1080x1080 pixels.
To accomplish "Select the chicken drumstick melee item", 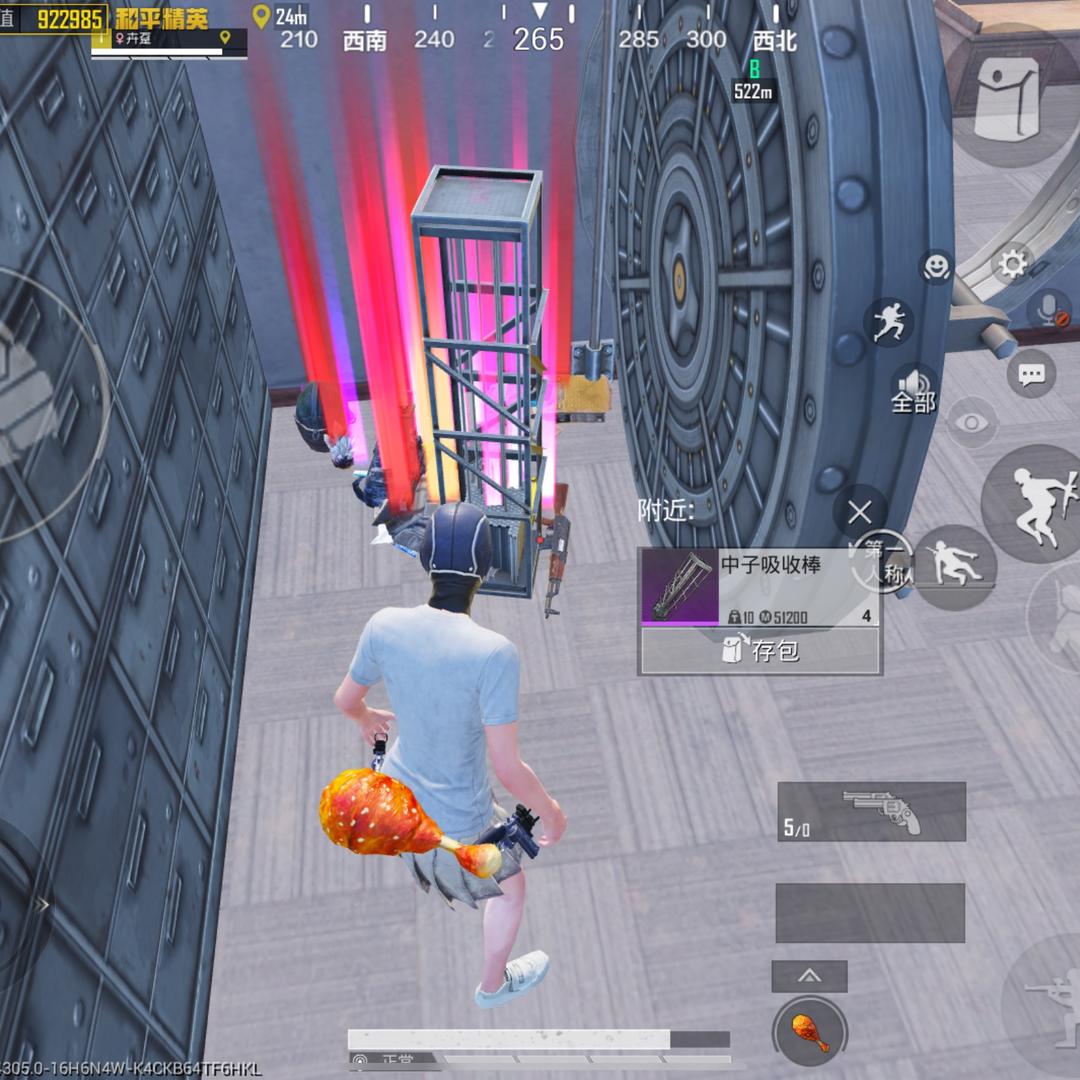I will (x=809, y=1032).
